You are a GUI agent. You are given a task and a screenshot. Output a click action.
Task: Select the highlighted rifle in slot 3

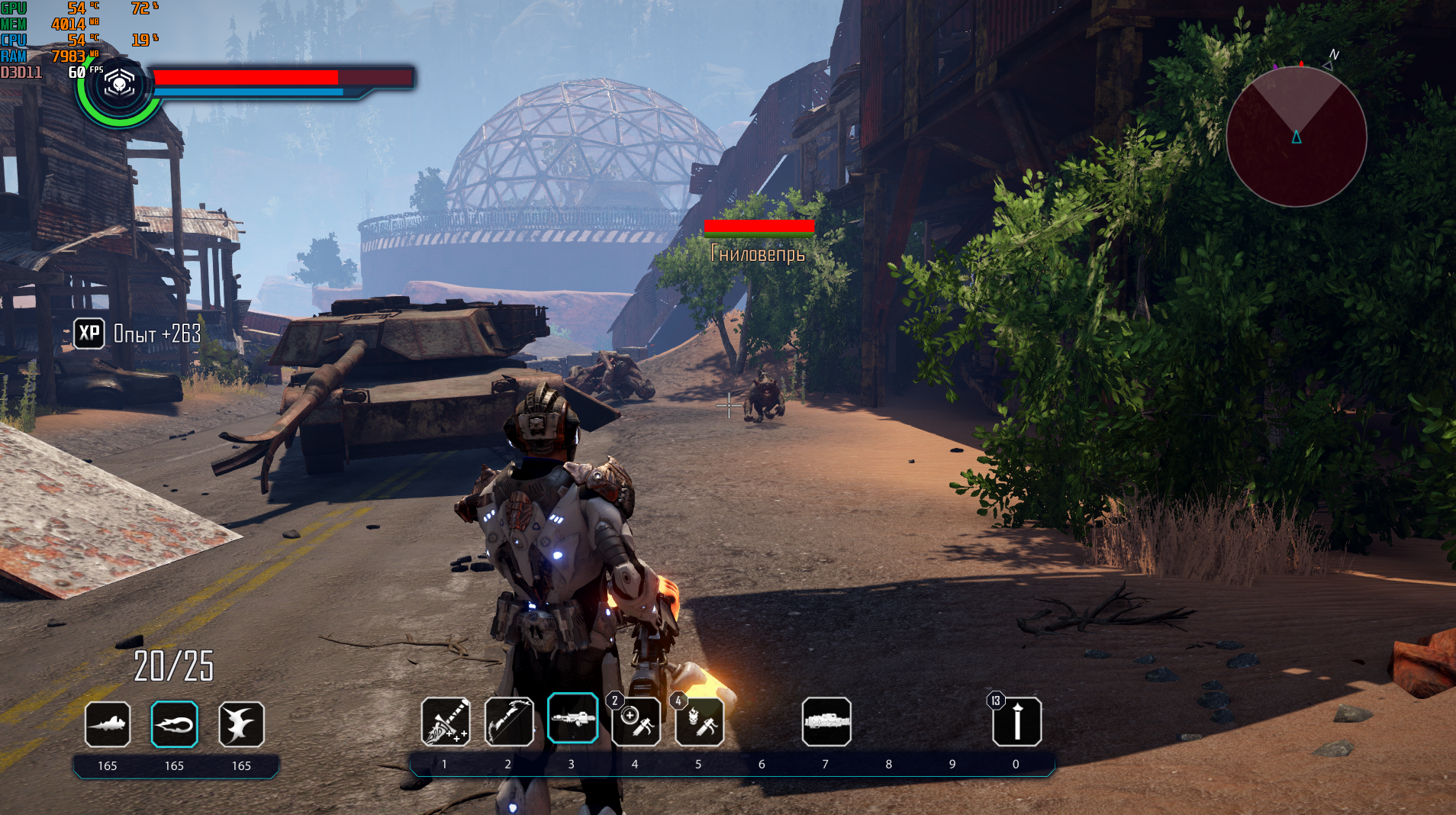[572, 718]
